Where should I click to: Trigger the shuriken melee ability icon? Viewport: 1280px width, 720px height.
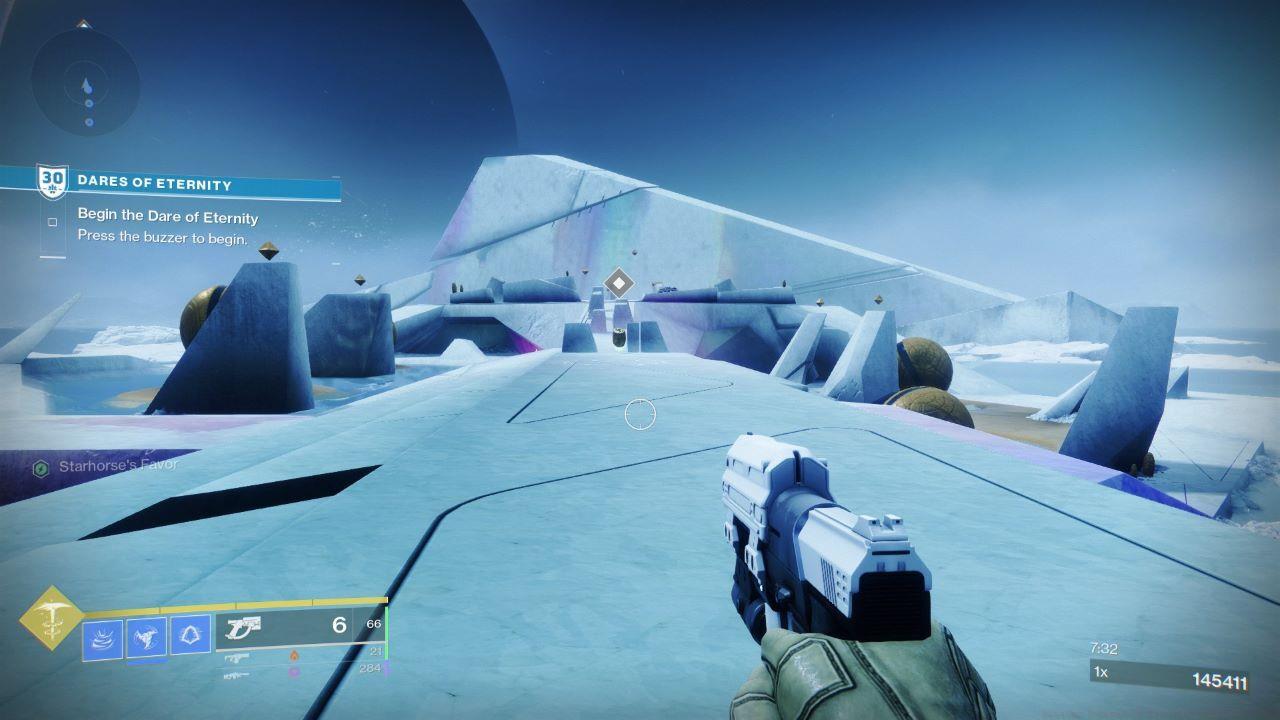(146, 637)
